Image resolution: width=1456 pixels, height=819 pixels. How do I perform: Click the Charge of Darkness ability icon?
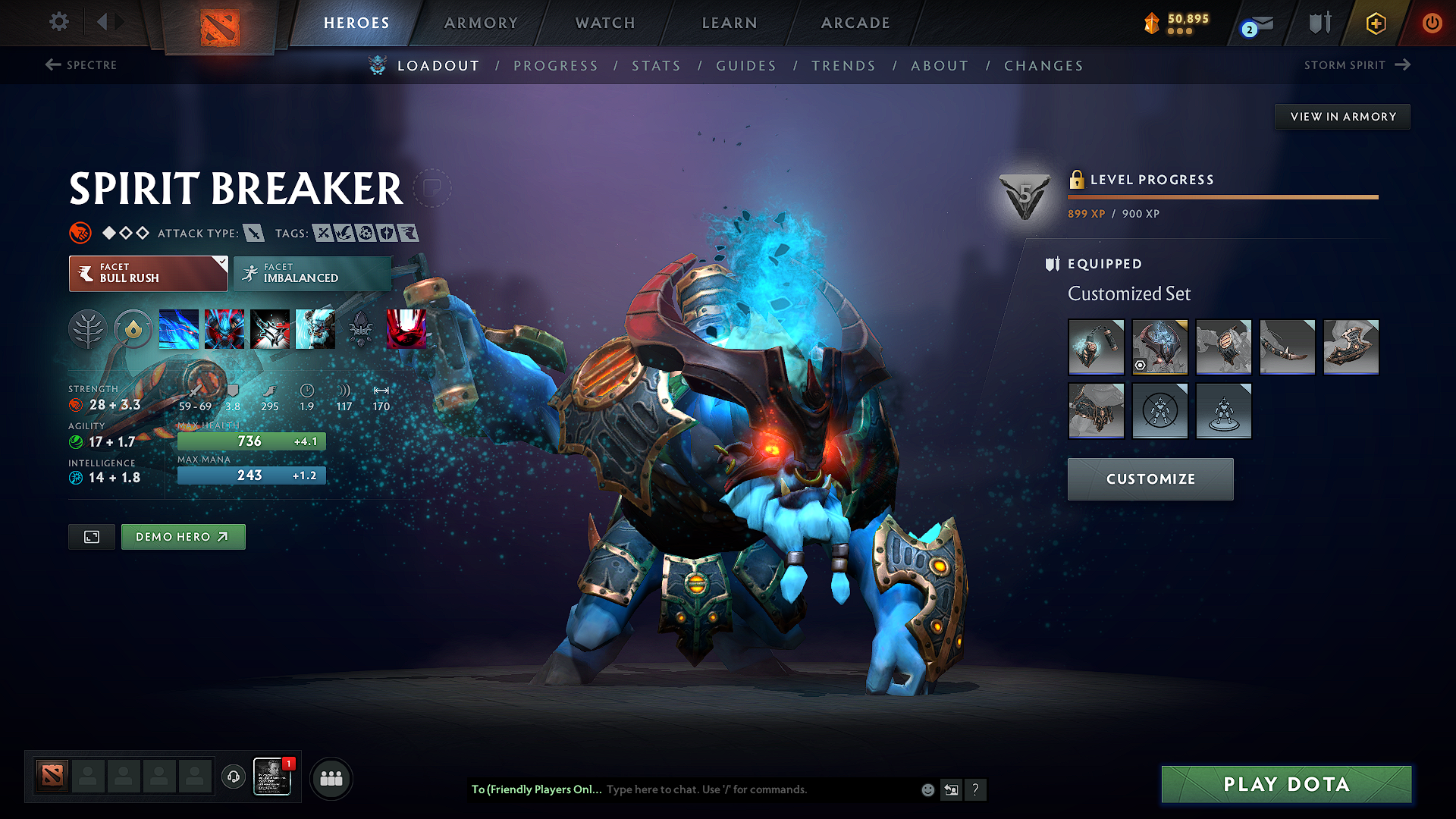(179, 329)
